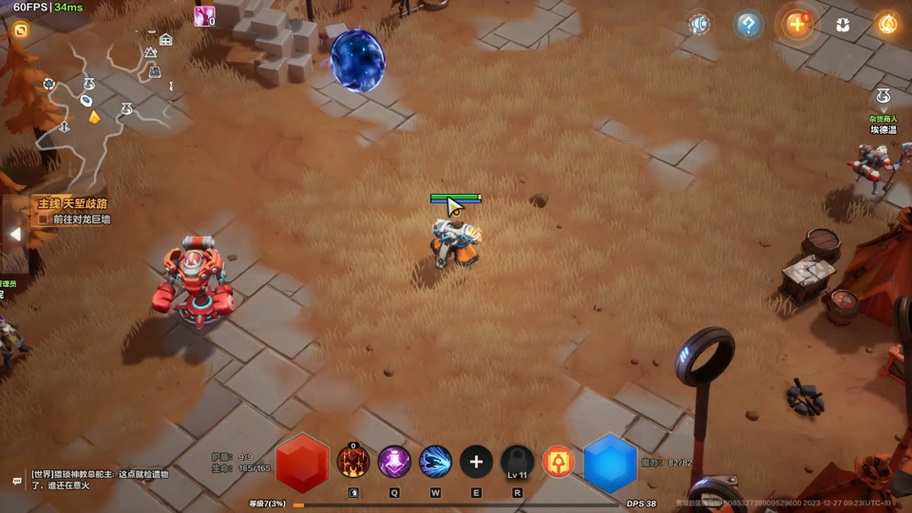Open the white armor equipment icon
912x513 pixels.
point(843,25)
